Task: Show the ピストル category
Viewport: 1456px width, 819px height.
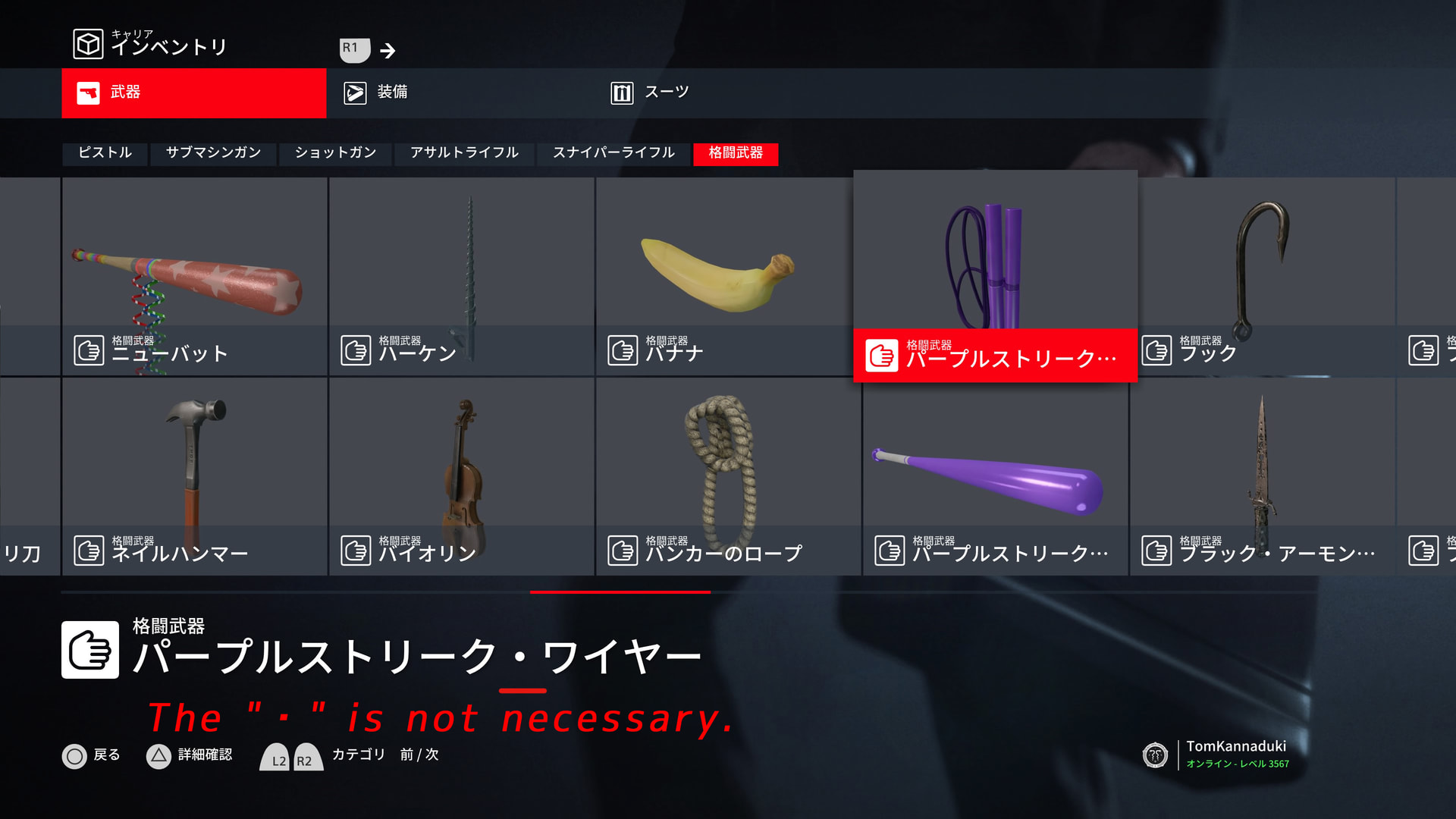Action: [105, 153]
